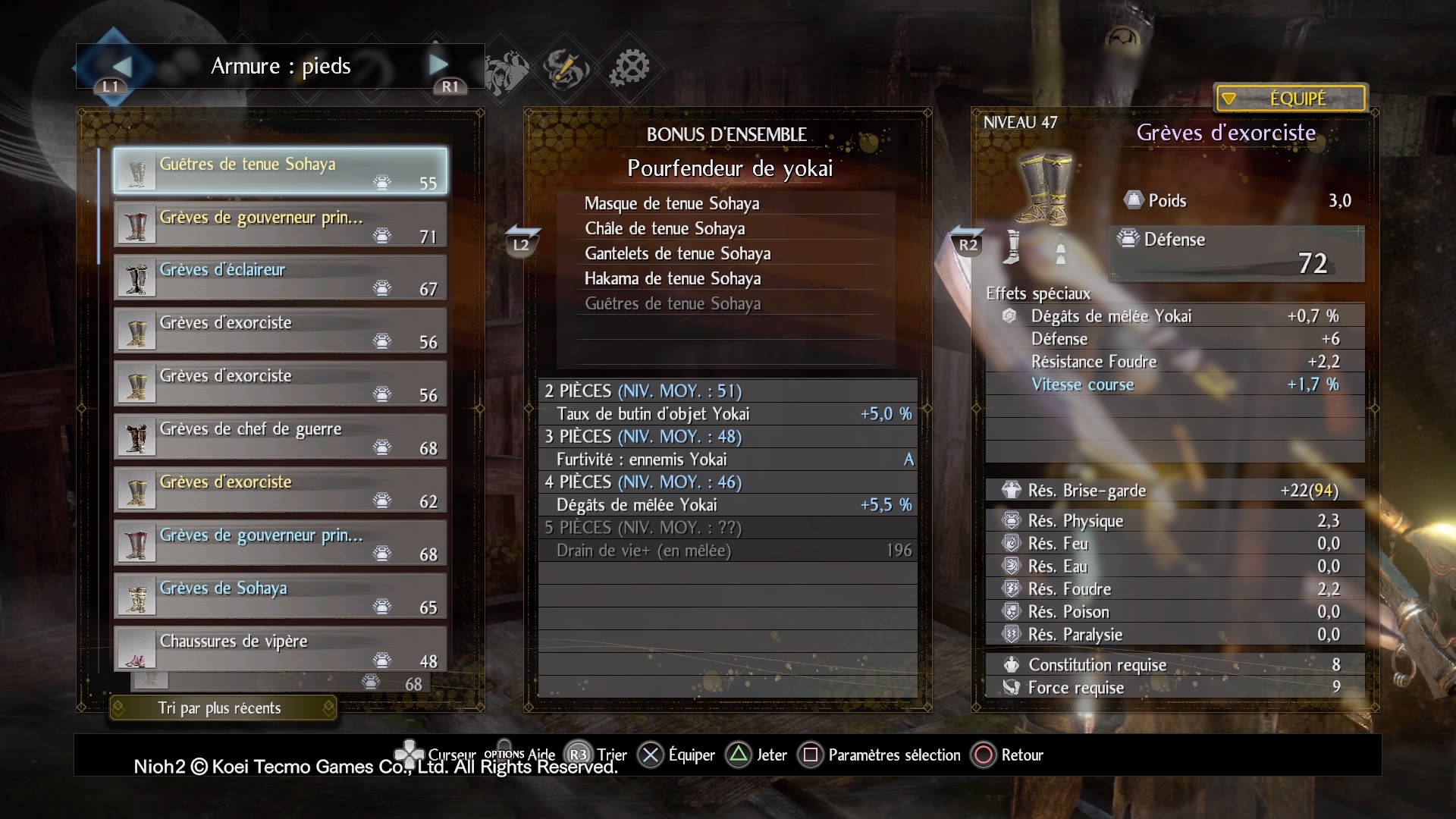
Task: Toggle the ÉQUIPÉ comparison dropdown
Action: coord(1290,99)
